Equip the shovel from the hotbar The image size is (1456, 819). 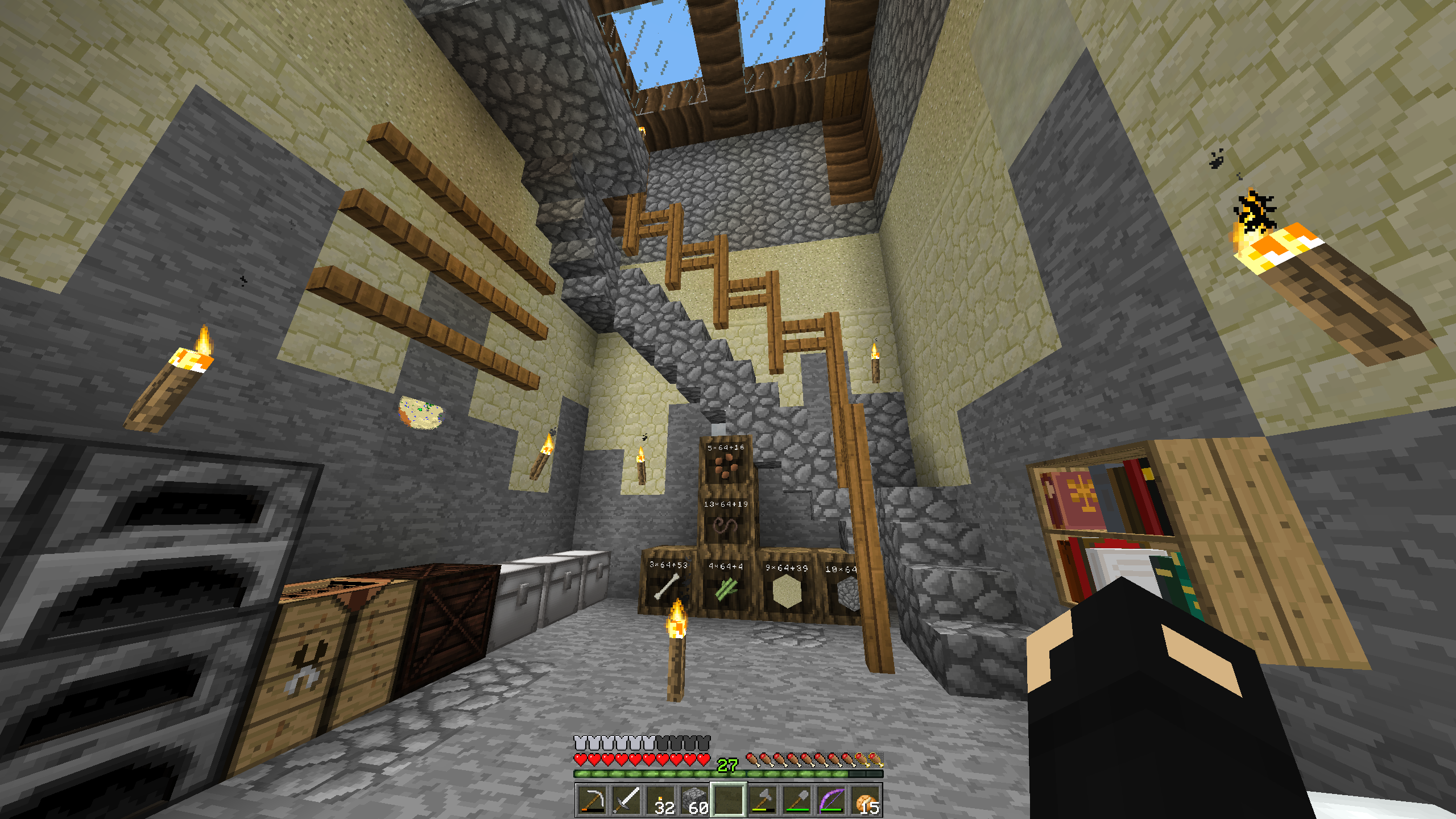pos(797,800)
